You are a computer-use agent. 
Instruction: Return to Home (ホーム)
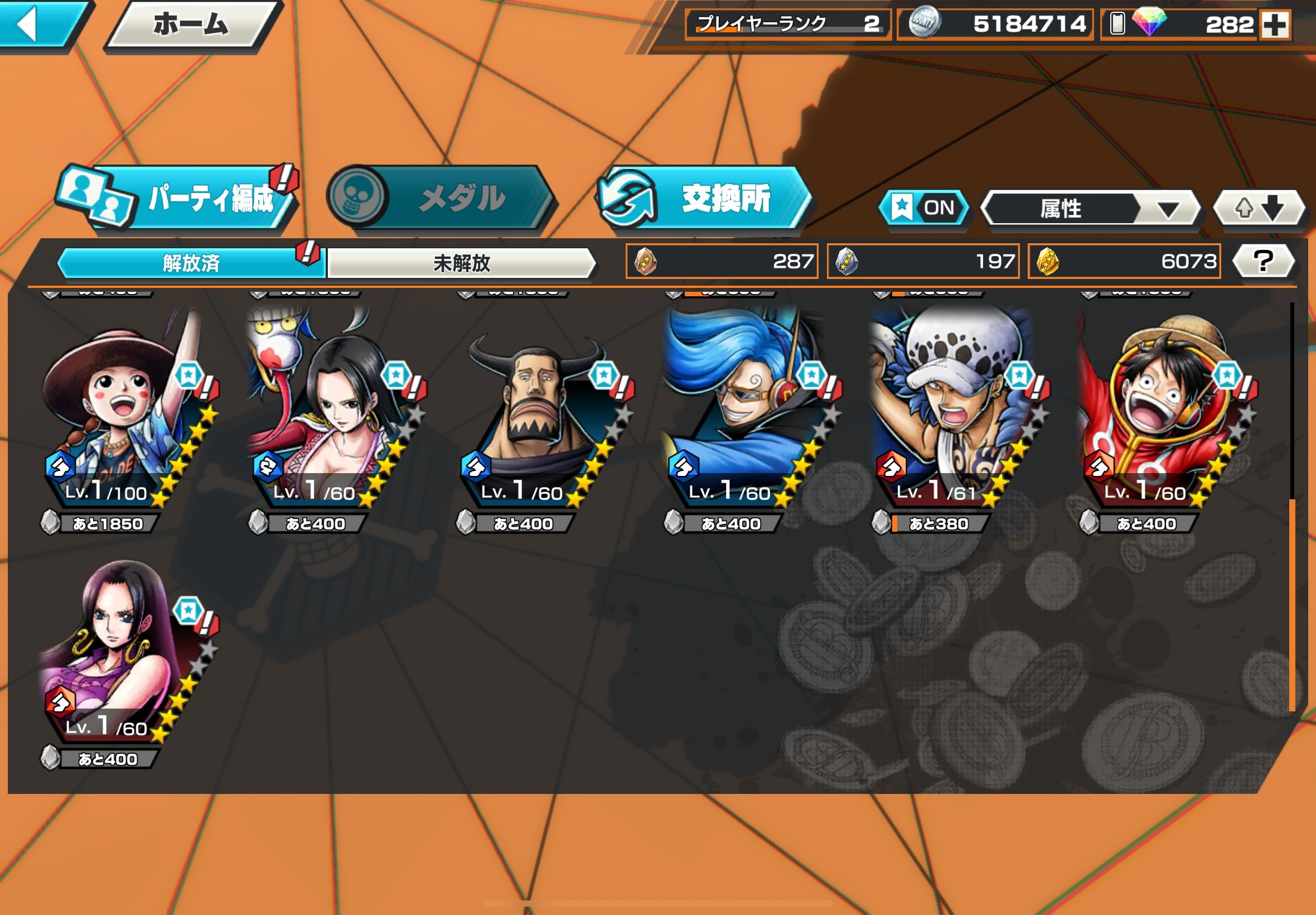pyautogui.click(x=191, y=24)
